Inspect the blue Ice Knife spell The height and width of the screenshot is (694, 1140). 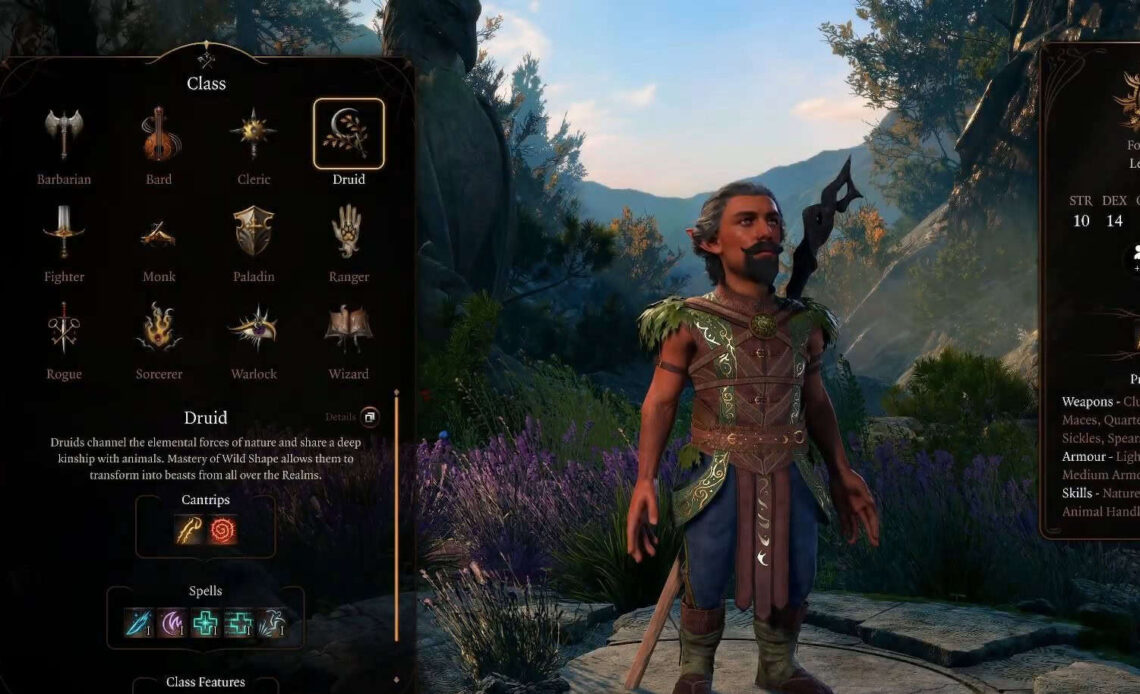[x=138, y=623]
